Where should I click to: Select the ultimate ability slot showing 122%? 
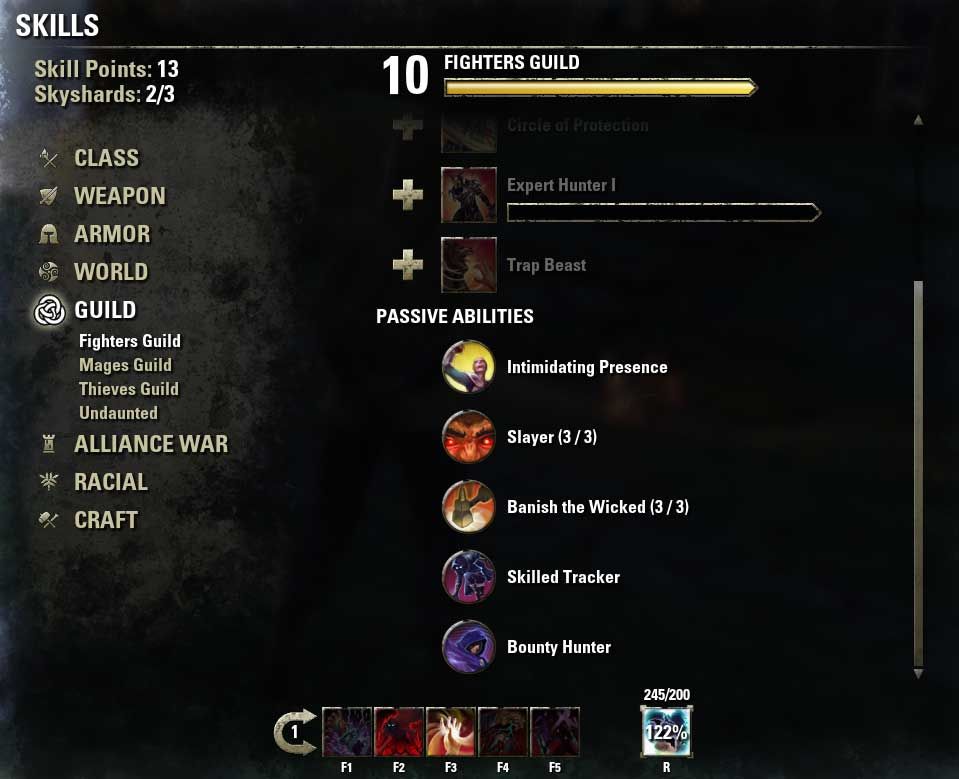click(x=665, y=732)
